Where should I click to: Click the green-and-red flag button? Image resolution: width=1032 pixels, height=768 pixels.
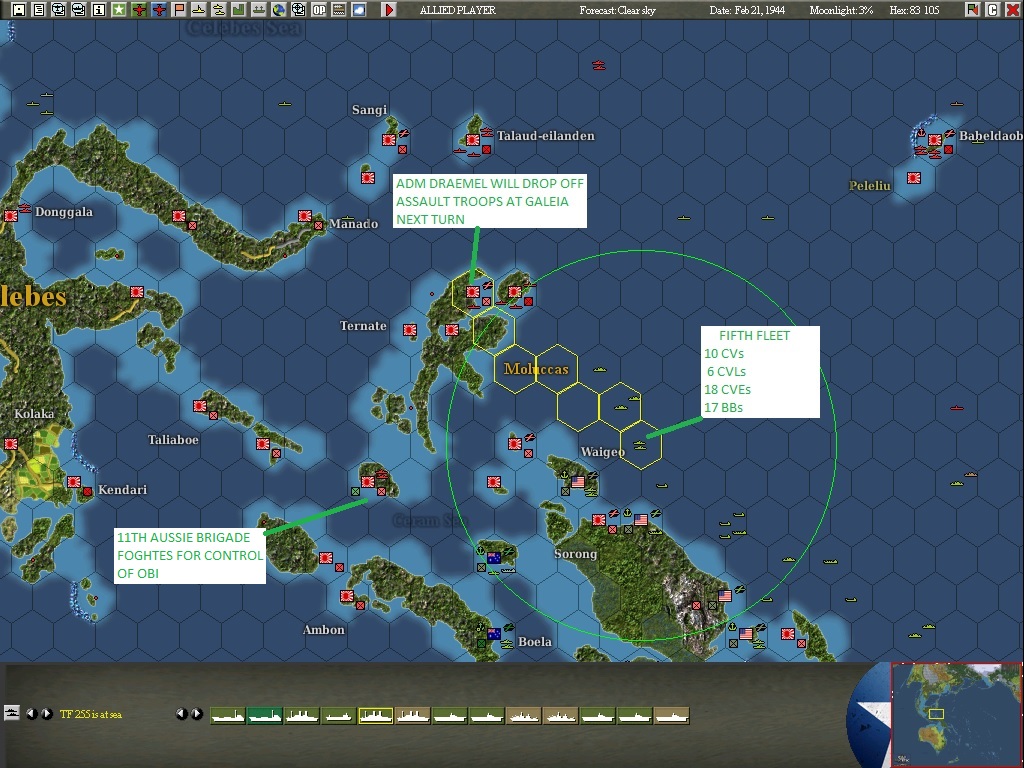pos(972,10)
